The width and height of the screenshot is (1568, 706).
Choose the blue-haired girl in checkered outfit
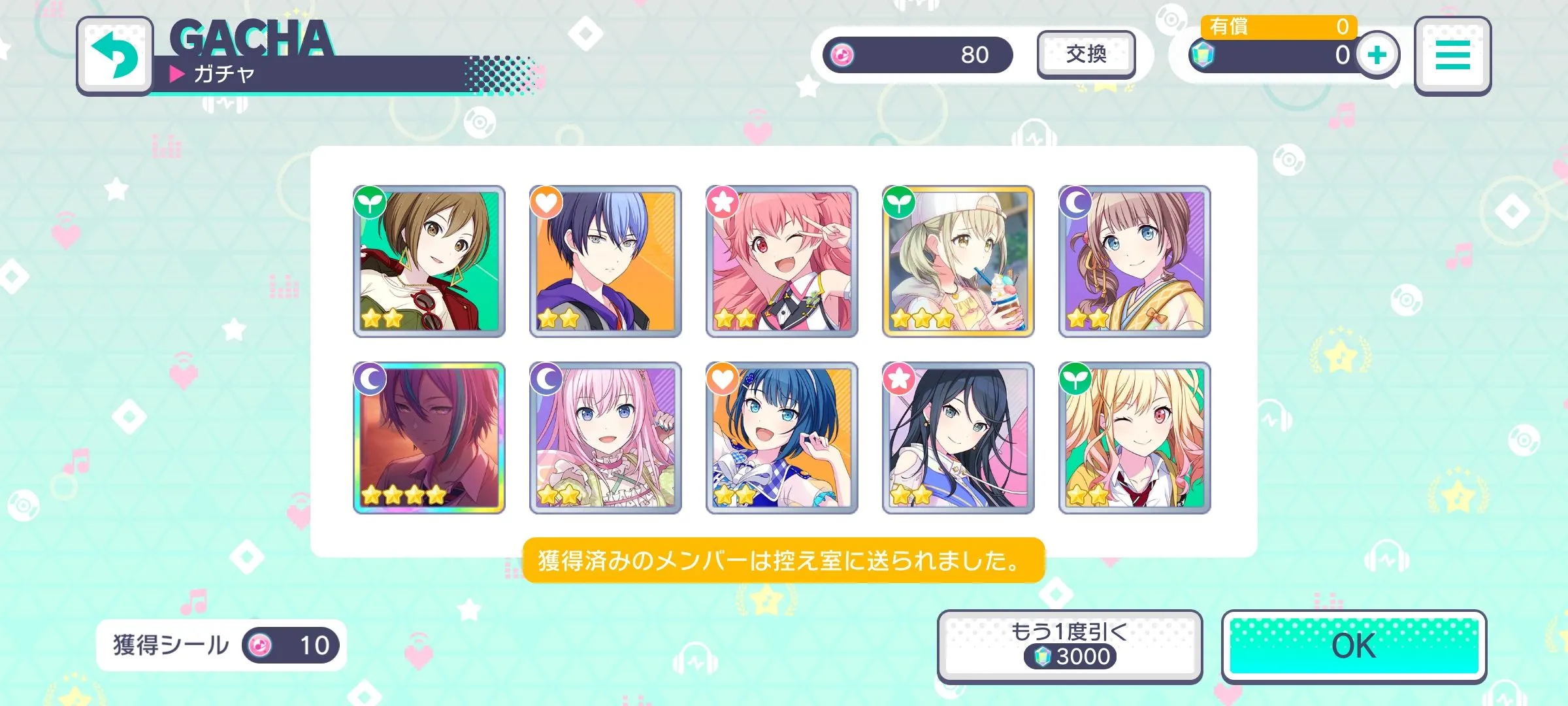coord(782,438)
